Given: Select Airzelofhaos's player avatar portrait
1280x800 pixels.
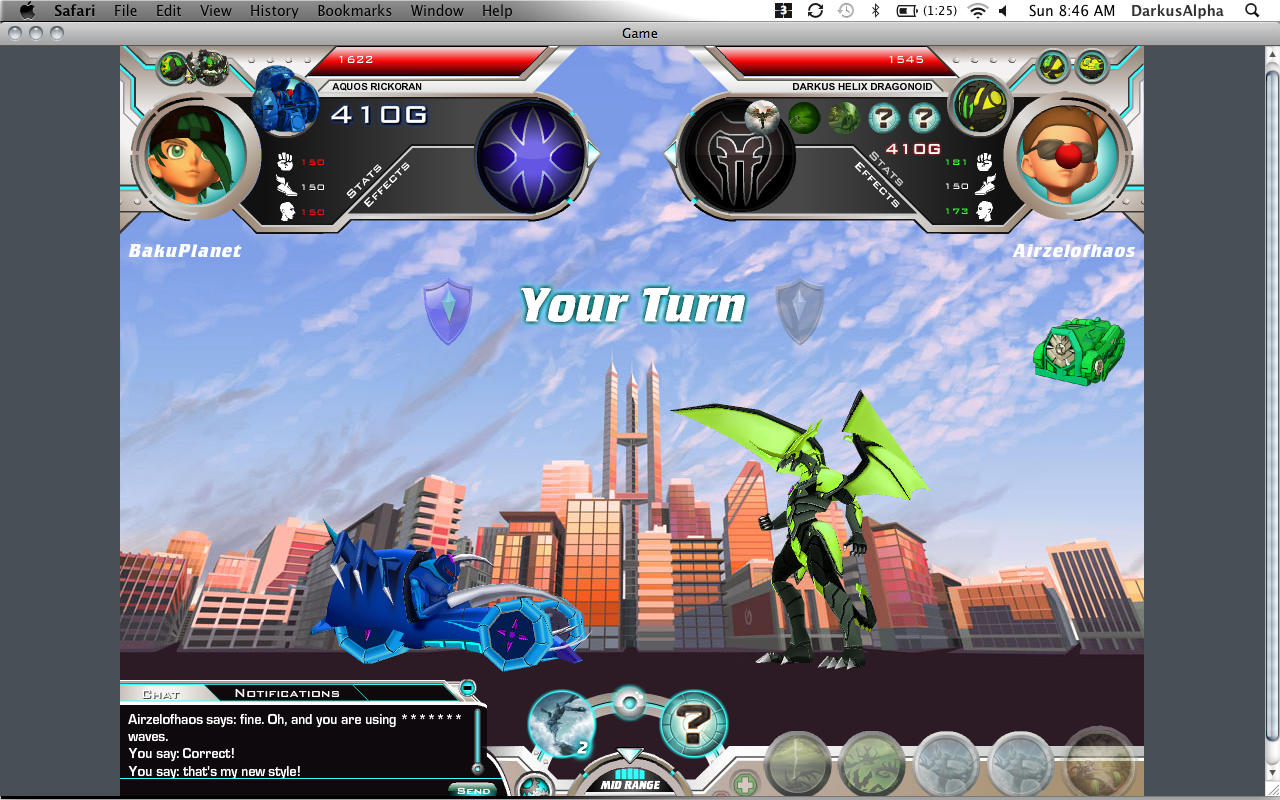Looking at the screenshot, I should point(1066,154).
